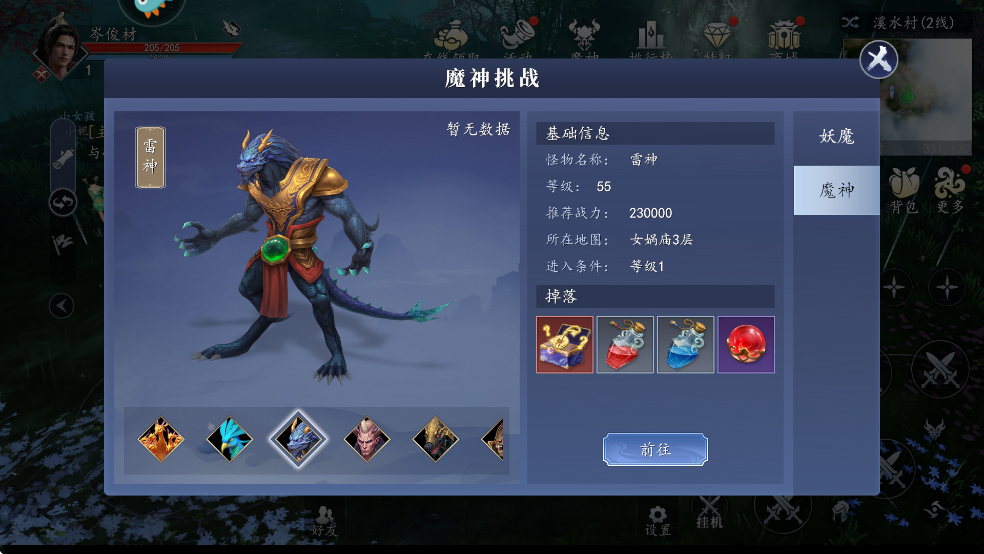The height and width of the screenshot is (554, 984).
Task: Choose the golden armored beast portrait
Action: pyautogui.click(x=435, y=438)
